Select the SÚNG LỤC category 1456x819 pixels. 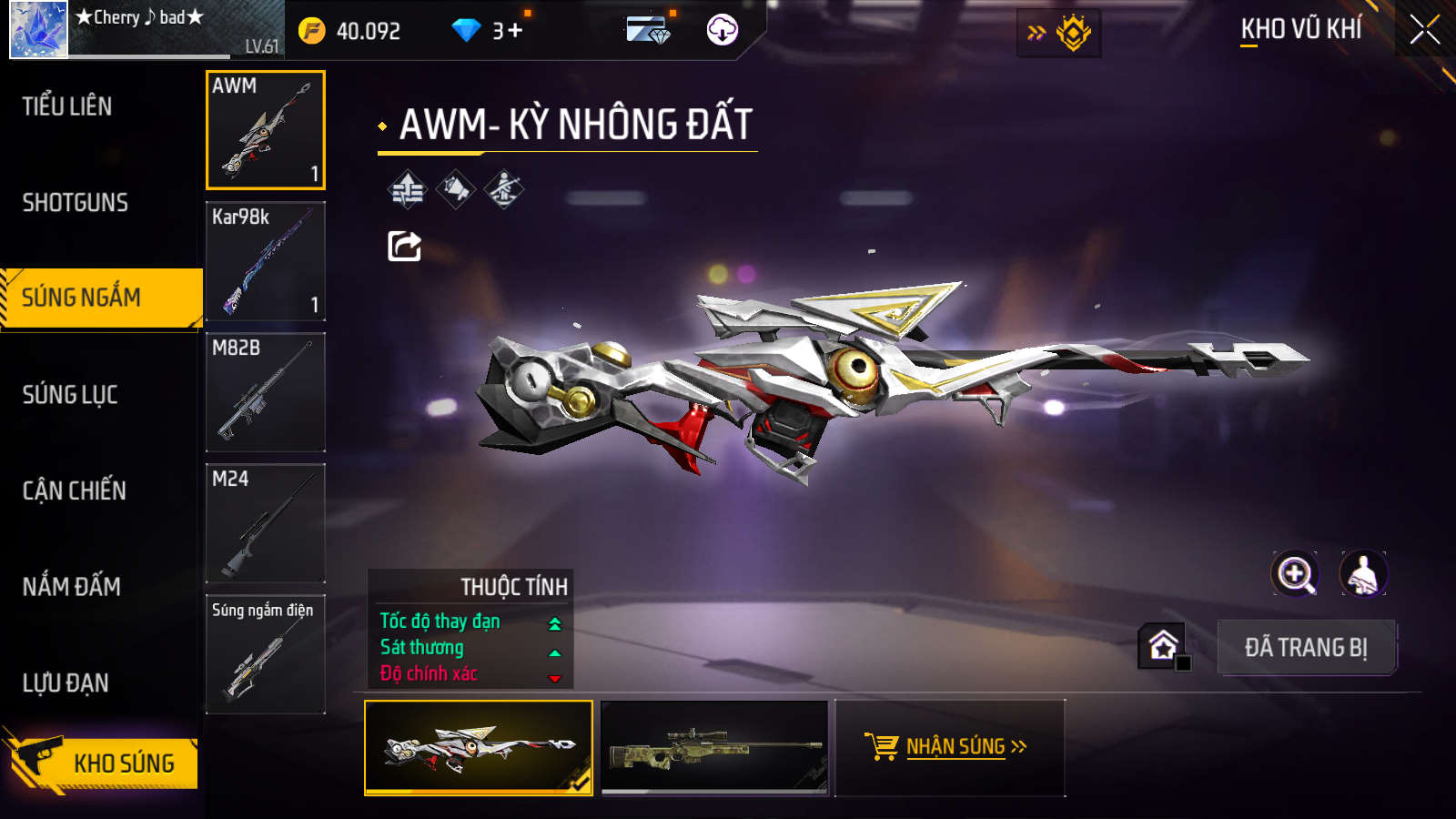pos(70,394)
